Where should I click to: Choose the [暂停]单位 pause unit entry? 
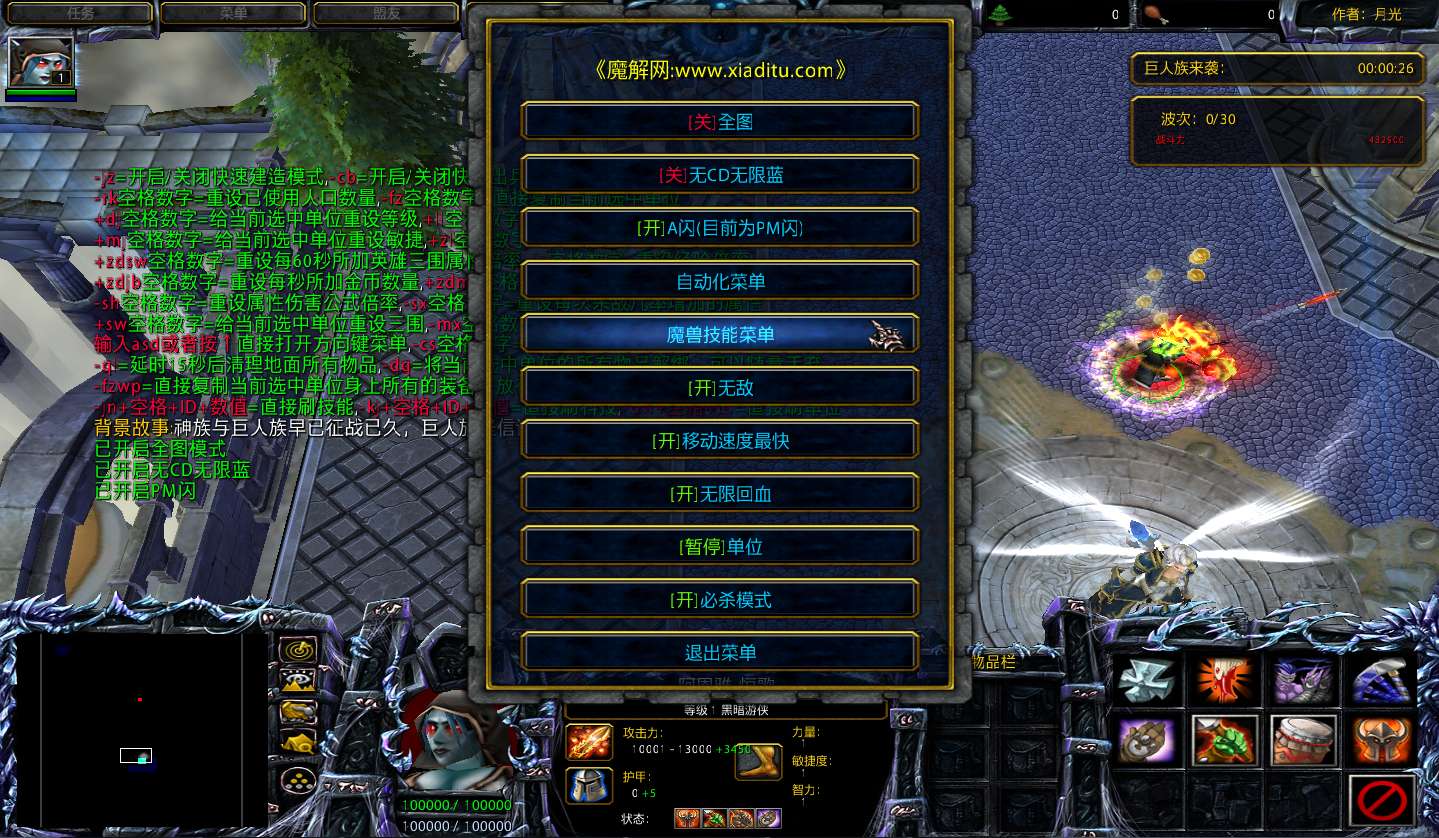tap(720, 546)
